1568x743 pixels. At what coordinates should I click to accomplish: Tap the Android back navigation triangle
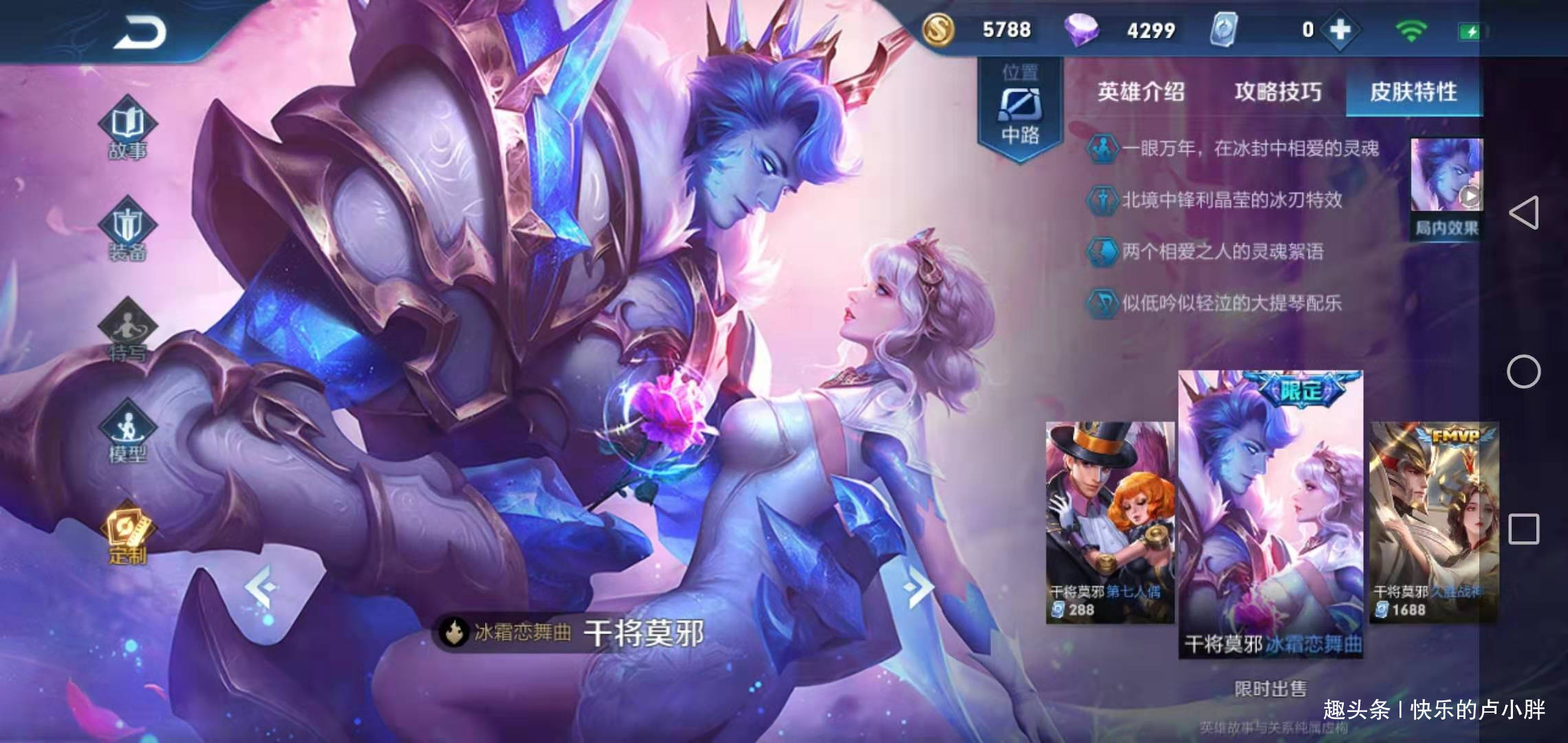click(1524, 213)
